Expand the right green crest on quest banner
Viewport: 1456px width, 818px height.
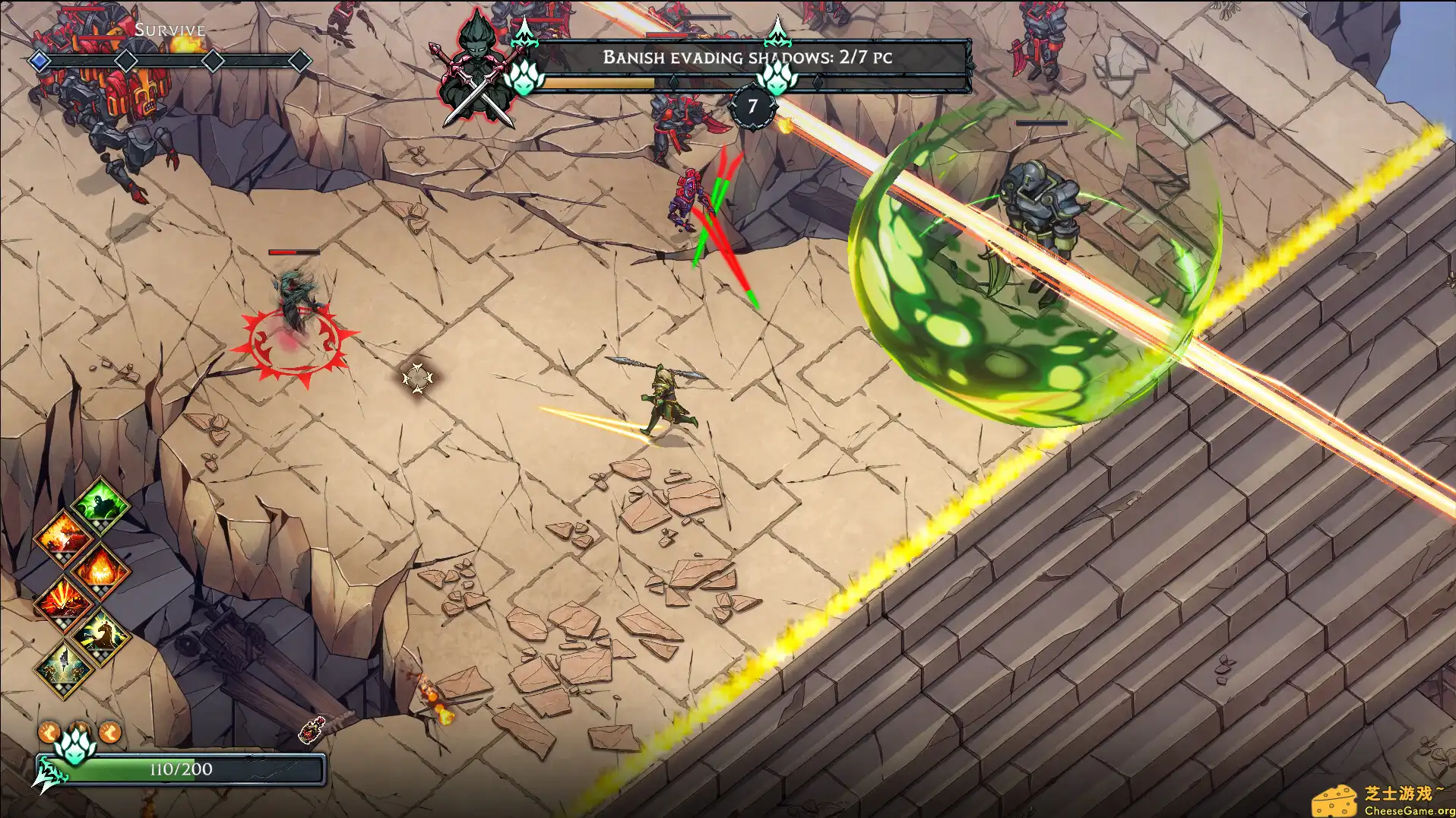777,80
